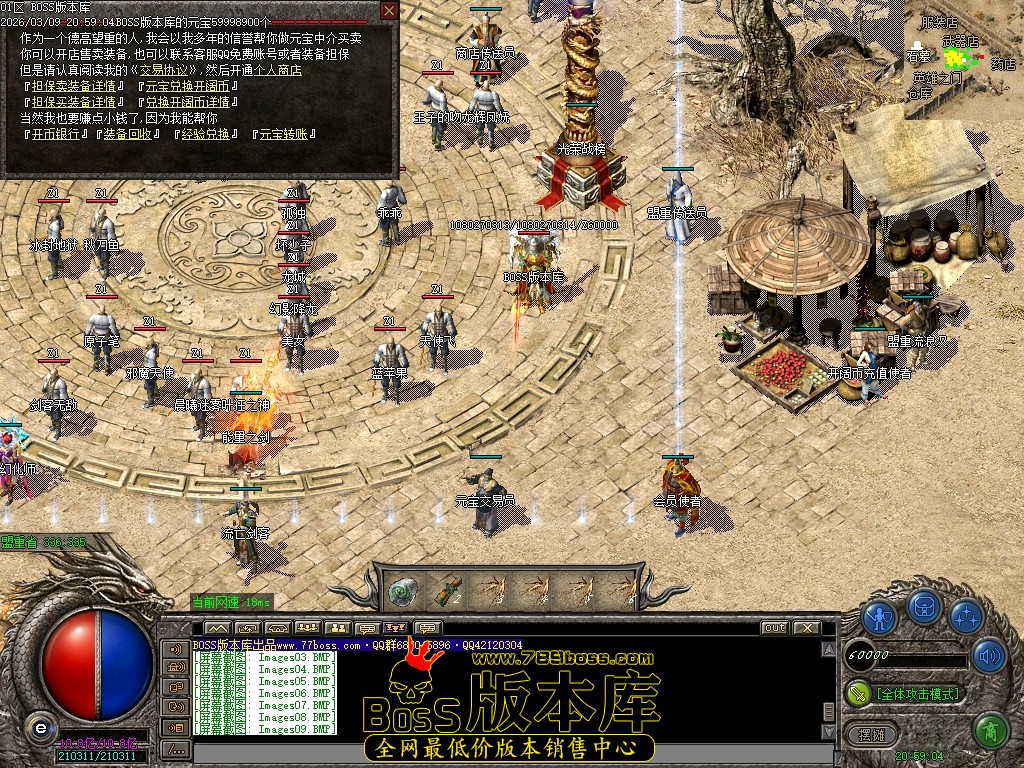This screenshot has height=768, width=1024.
Task: Open the character equipment panel (warrior icon)
Action: tap(880, 617)
